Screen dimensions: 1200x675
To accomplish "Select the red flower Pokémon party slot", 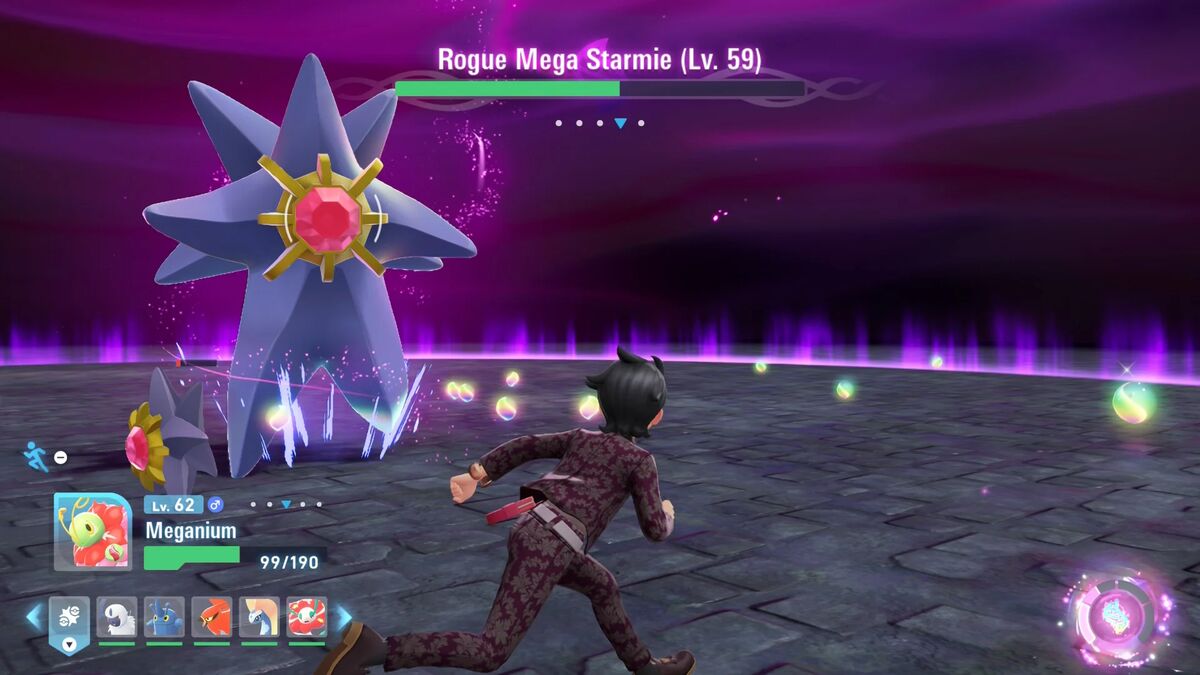I will coord(306,616).
